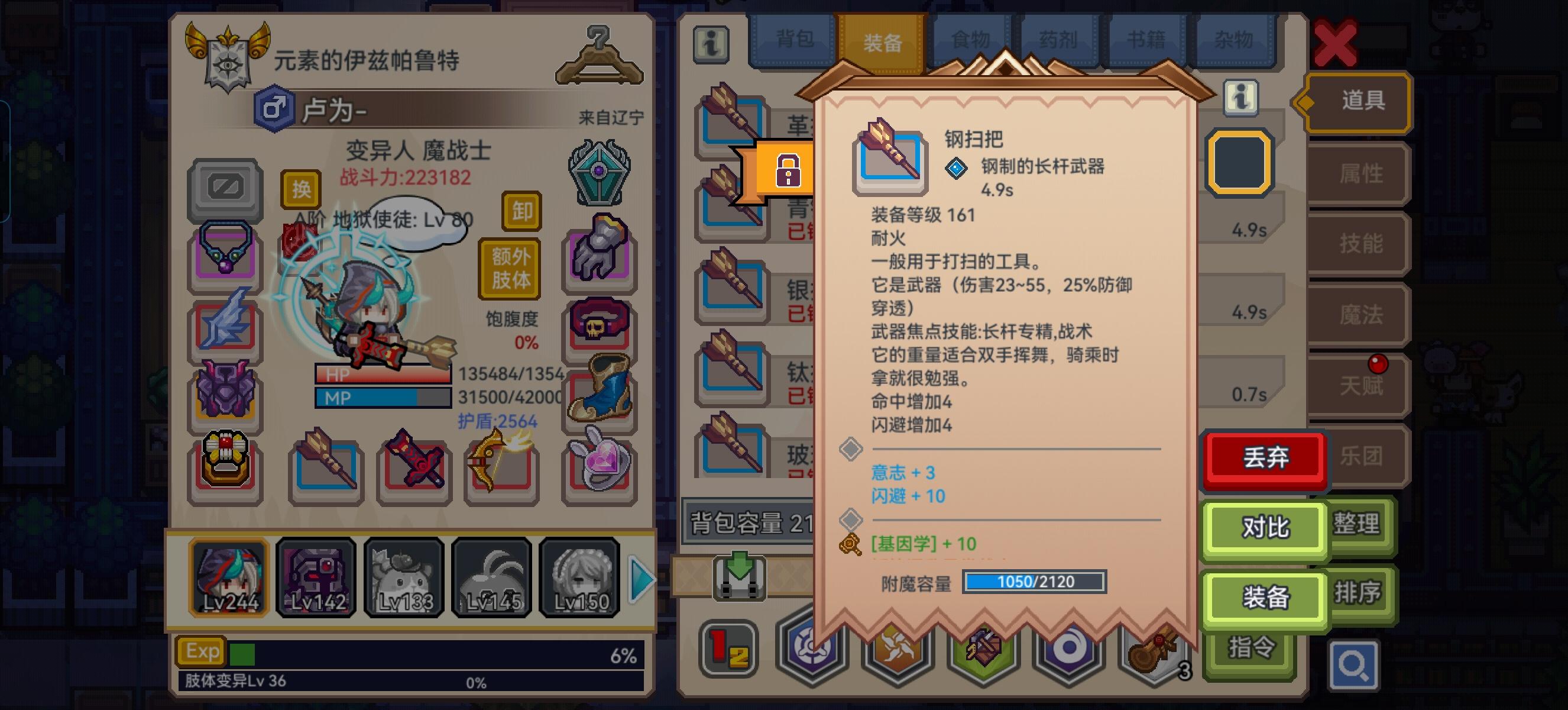Select the Lv142 companion thumbnail
This screenshot has width=1568, height=710.
[x=316, y=577]
